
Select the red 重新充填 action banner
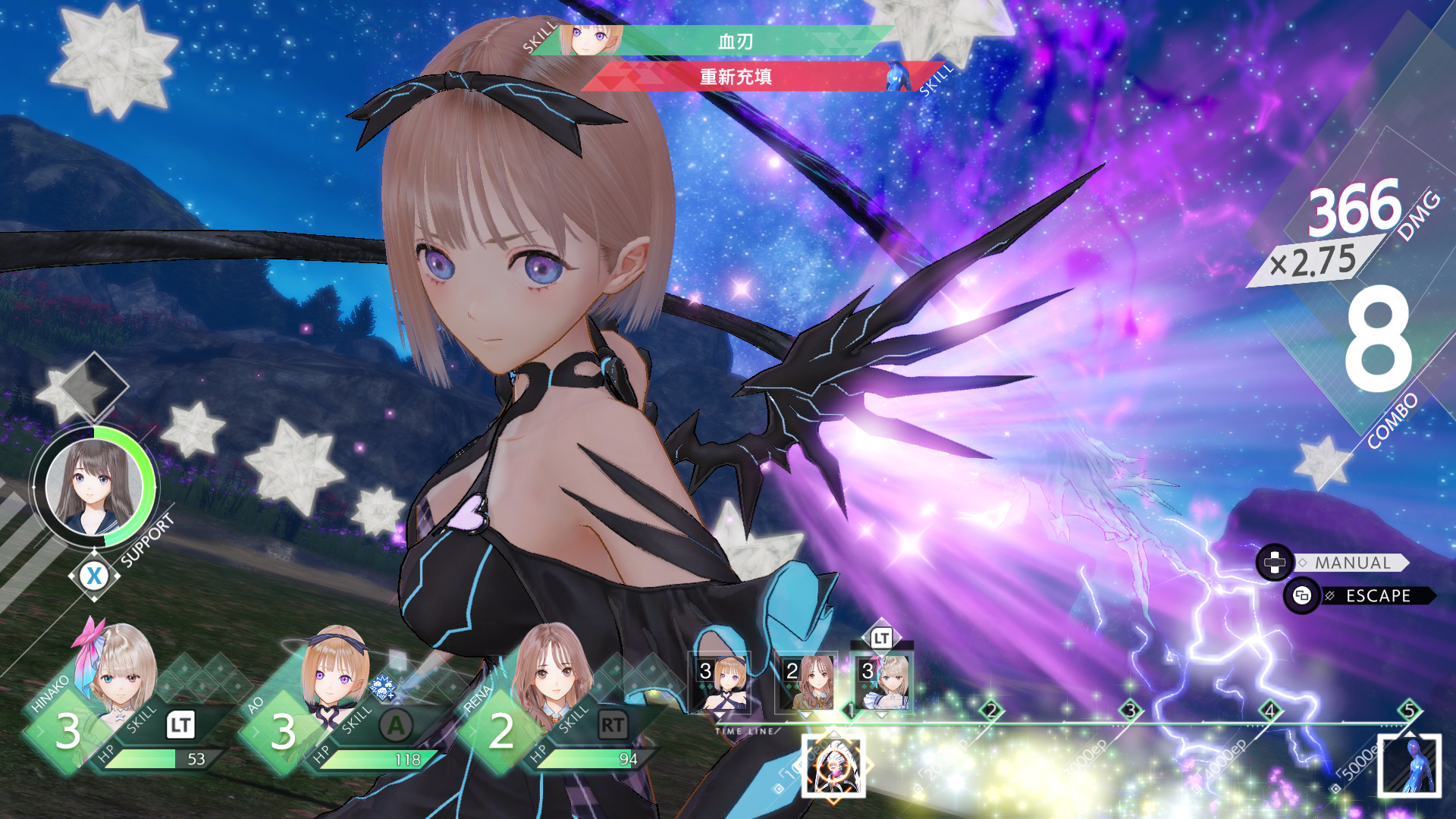pos(736,79)
